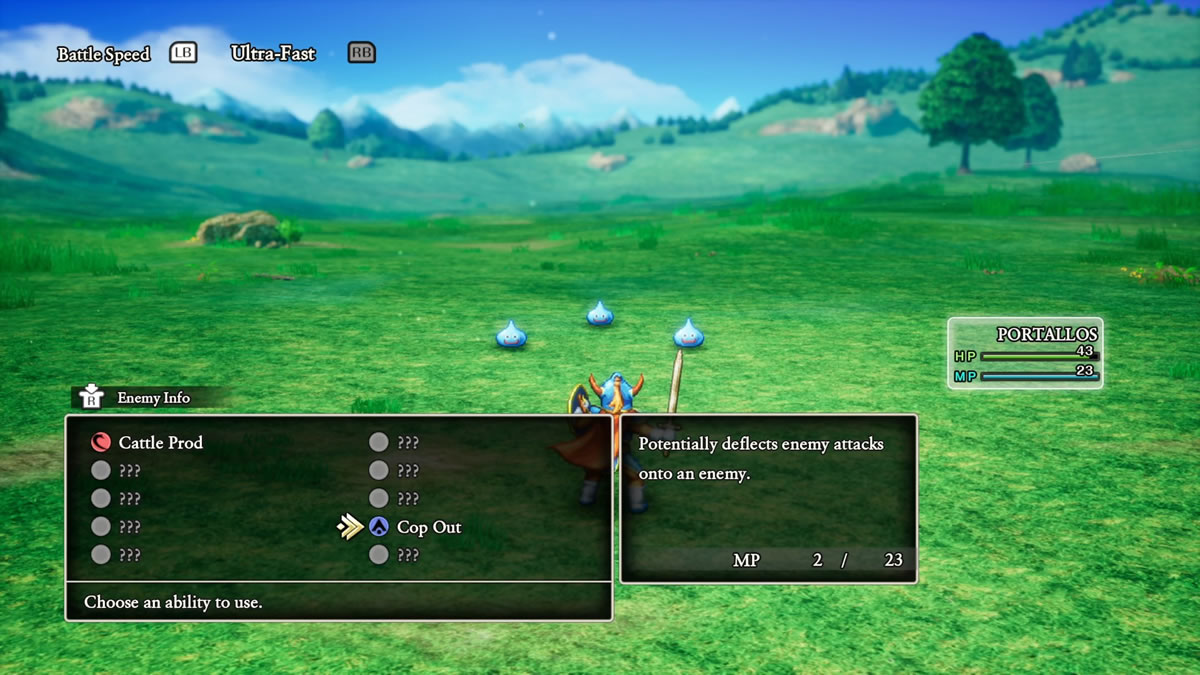Select the Cattle Prod ability
The height and width of the screenshot is (675, 1200).
click(160, 443)
